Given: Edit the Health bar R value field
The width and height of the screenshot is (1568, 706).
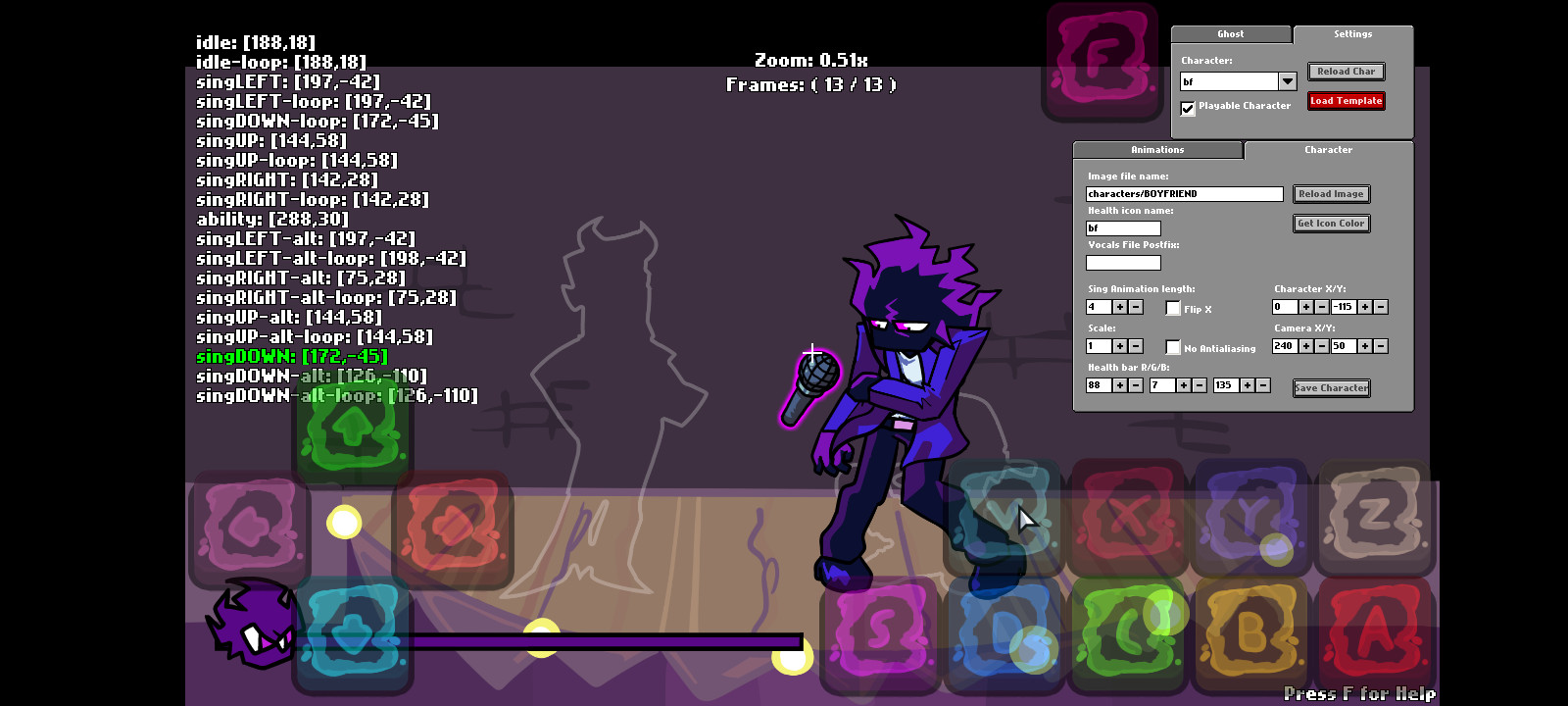Looking at the screenshot, I should 1099,384.
